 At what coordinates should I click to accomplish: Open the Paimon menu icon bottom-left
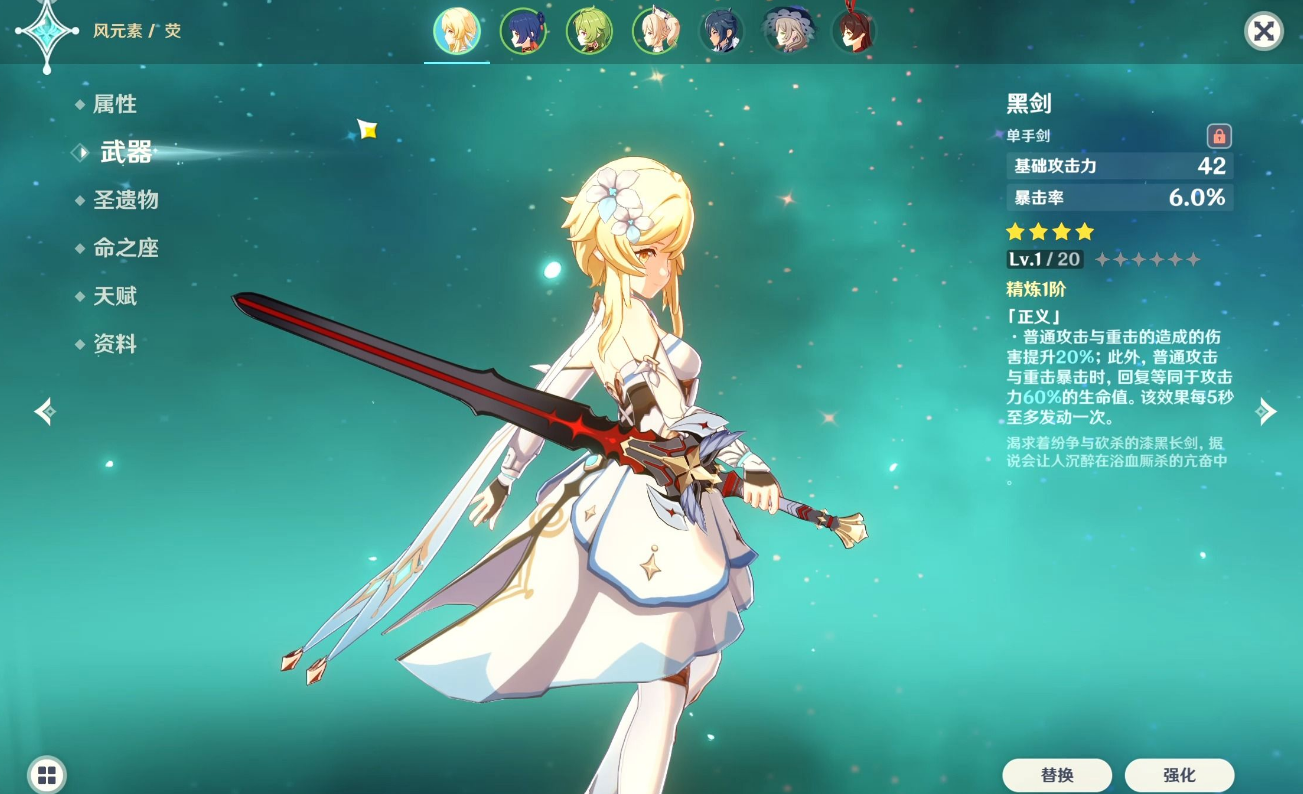[x=47, y=774]
